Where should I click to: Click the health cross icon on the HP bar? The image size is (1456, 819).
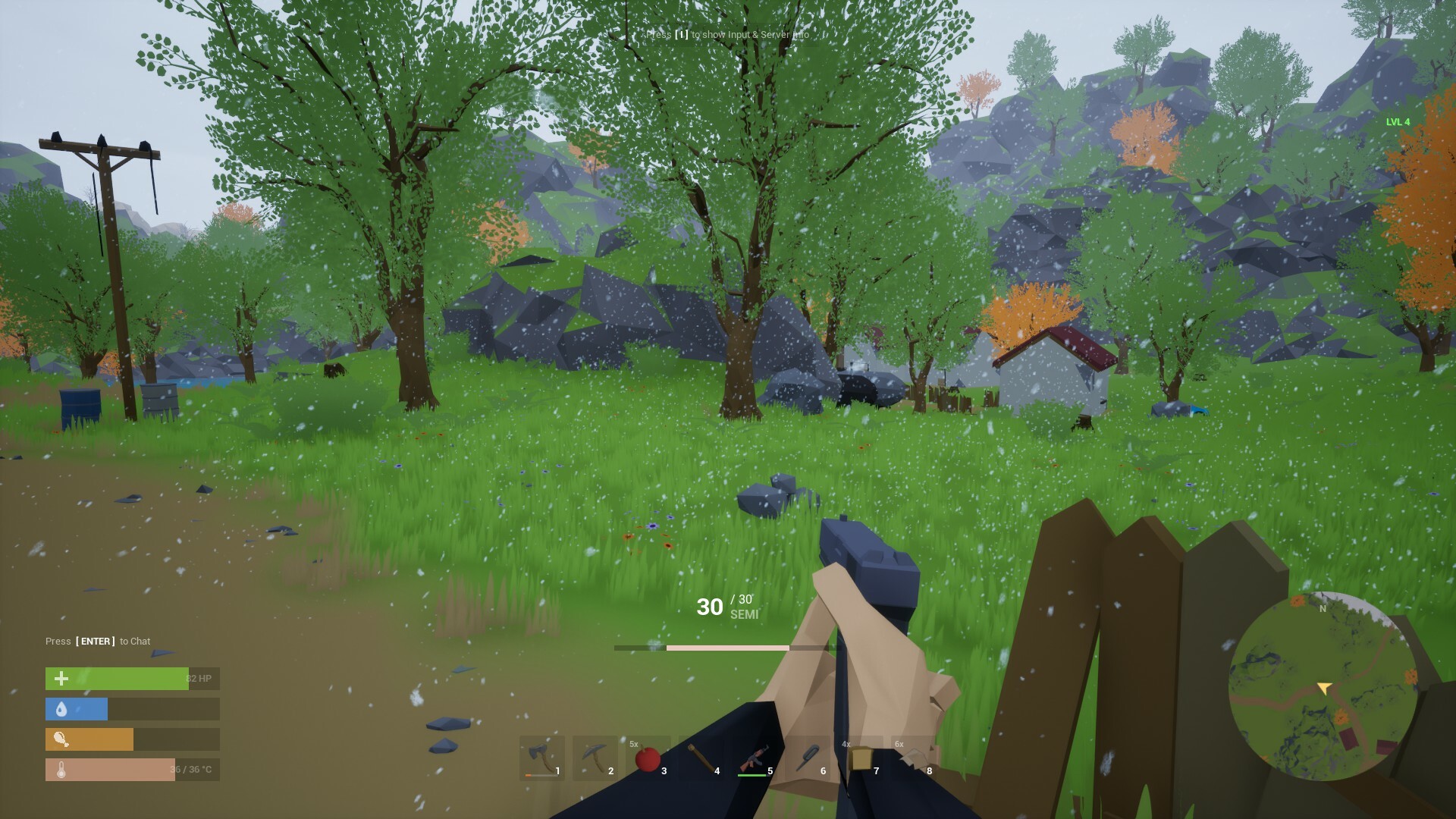(x=61, y=679)
